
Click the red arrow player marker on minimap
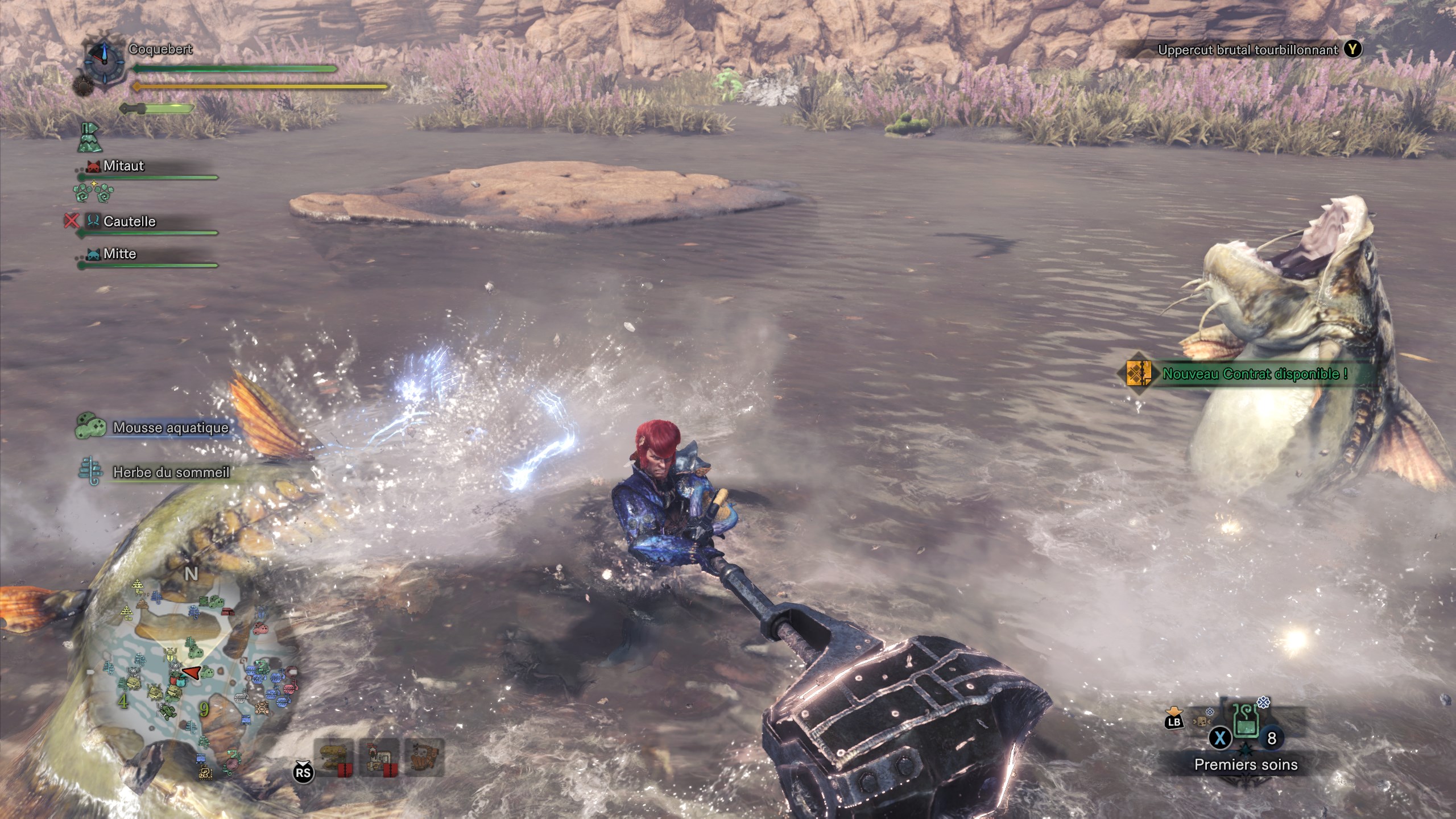pyautogui.click(x=191, y=673)
